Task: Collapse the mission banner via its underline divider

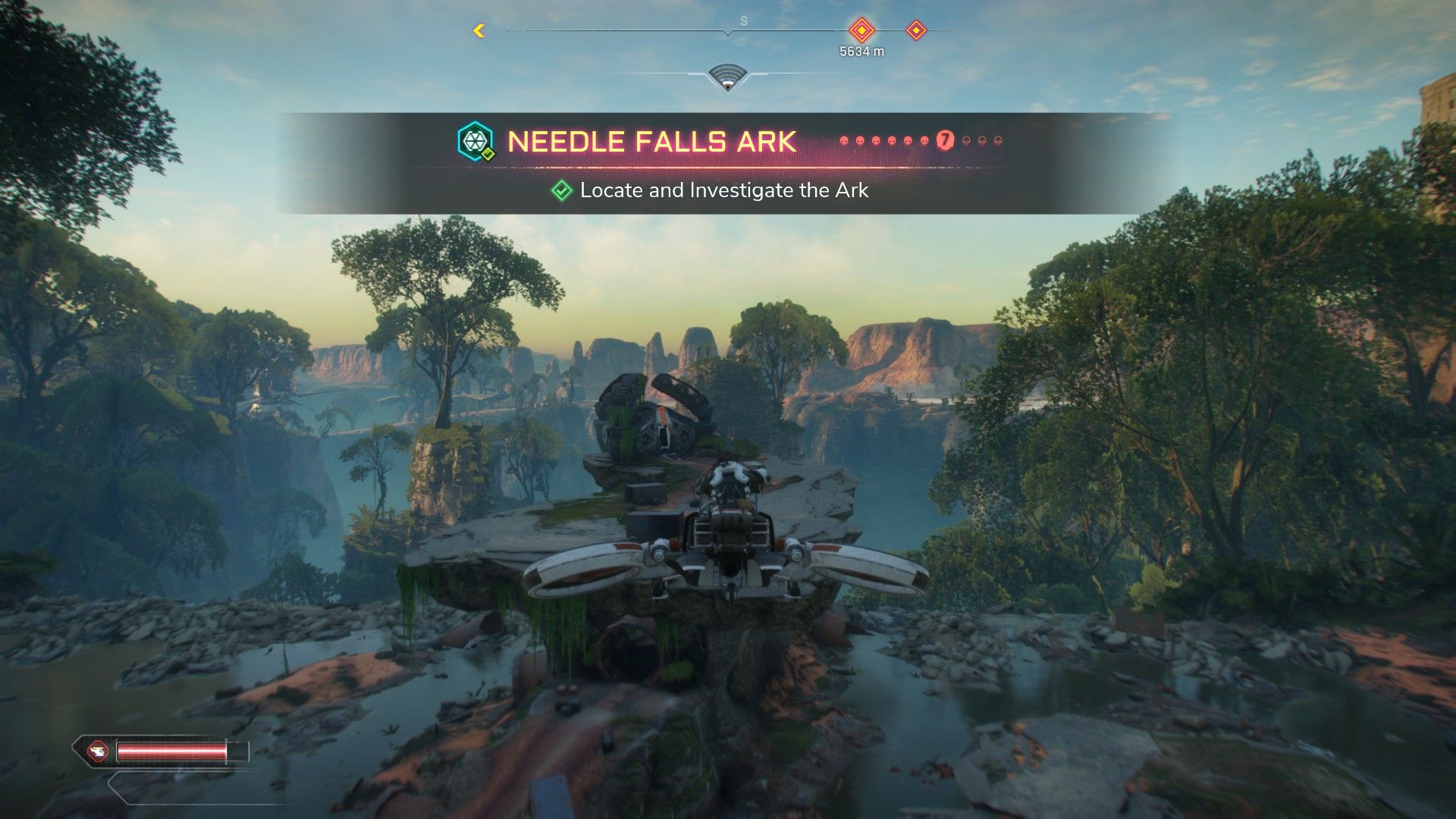Action: click(x=728, y=166)
